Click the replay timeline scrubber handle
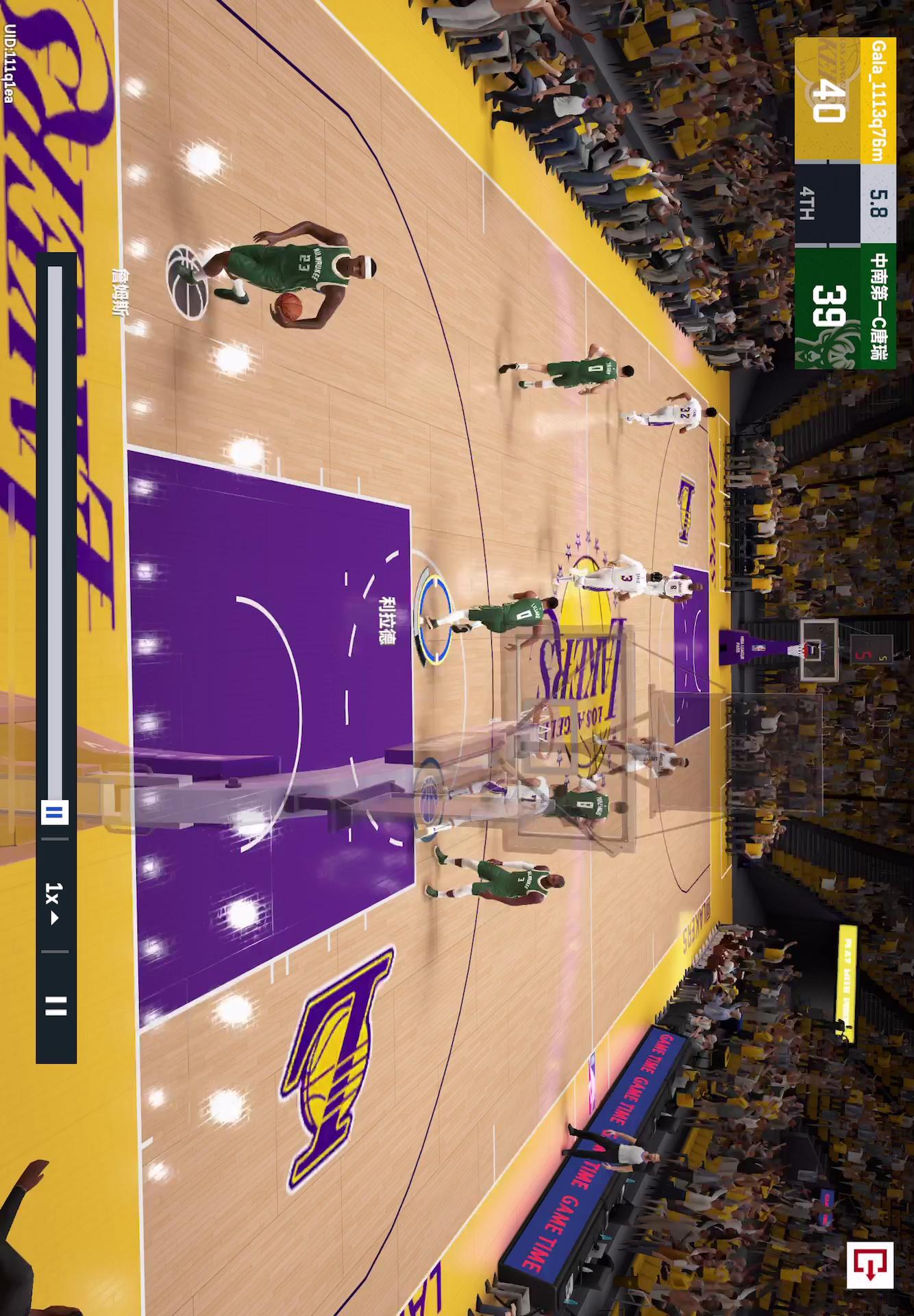This screenshot has height=1316, width=914. 55,813
